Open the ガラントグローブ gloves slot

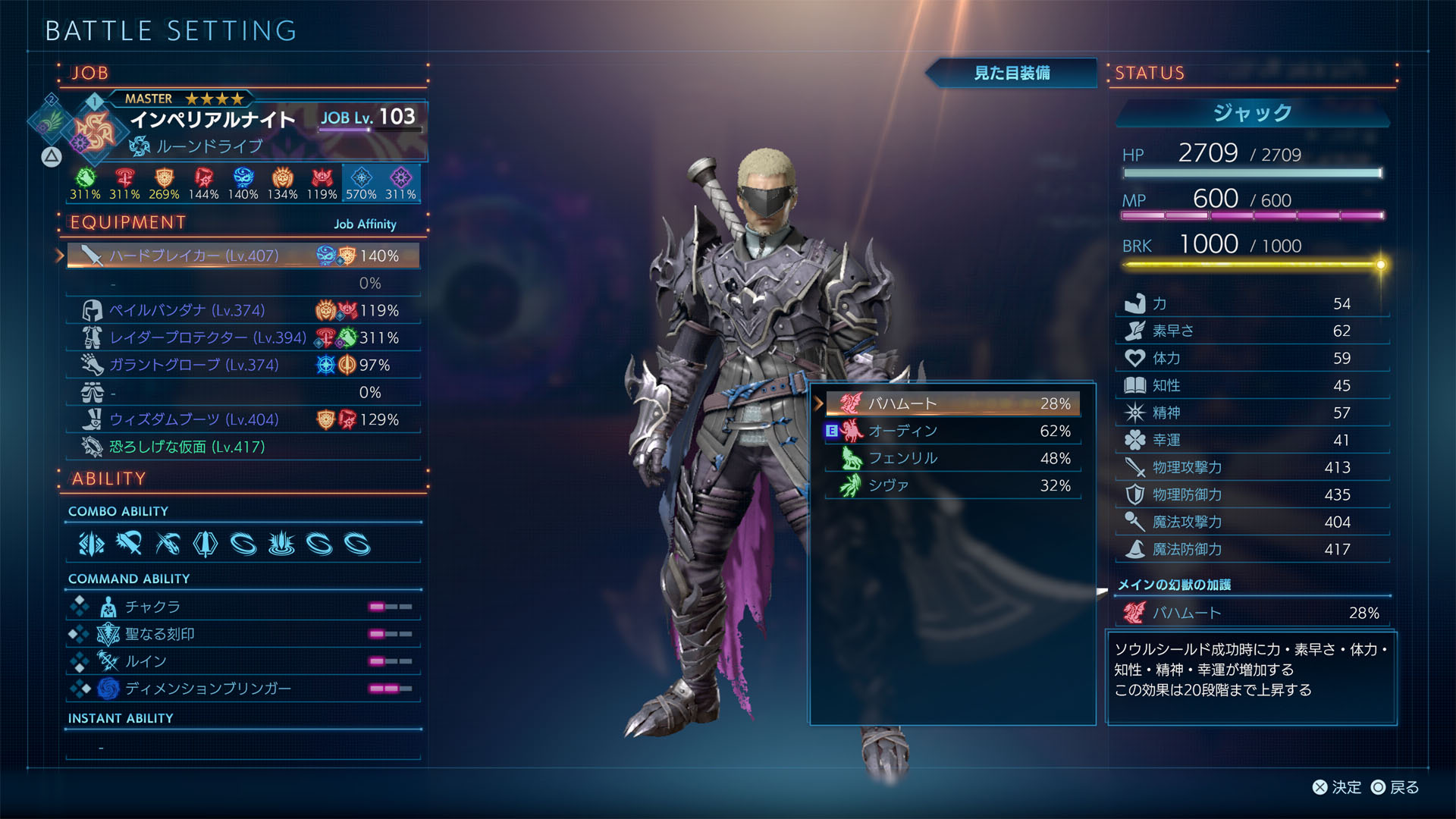pos(243,365)
